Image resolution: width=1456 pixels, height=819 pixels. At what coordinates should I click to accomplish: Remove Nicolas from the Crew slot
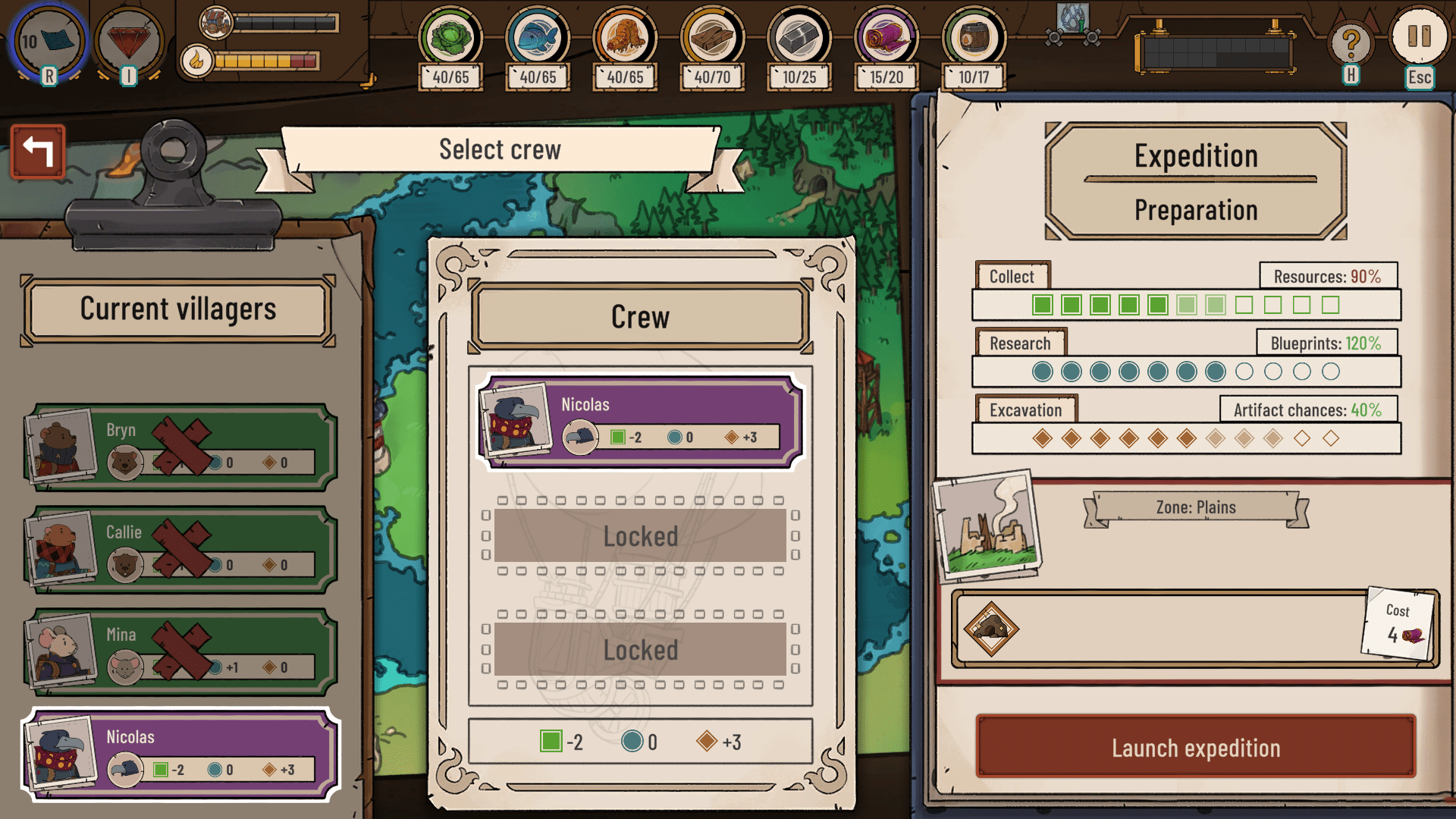click(x=640, y=422)
